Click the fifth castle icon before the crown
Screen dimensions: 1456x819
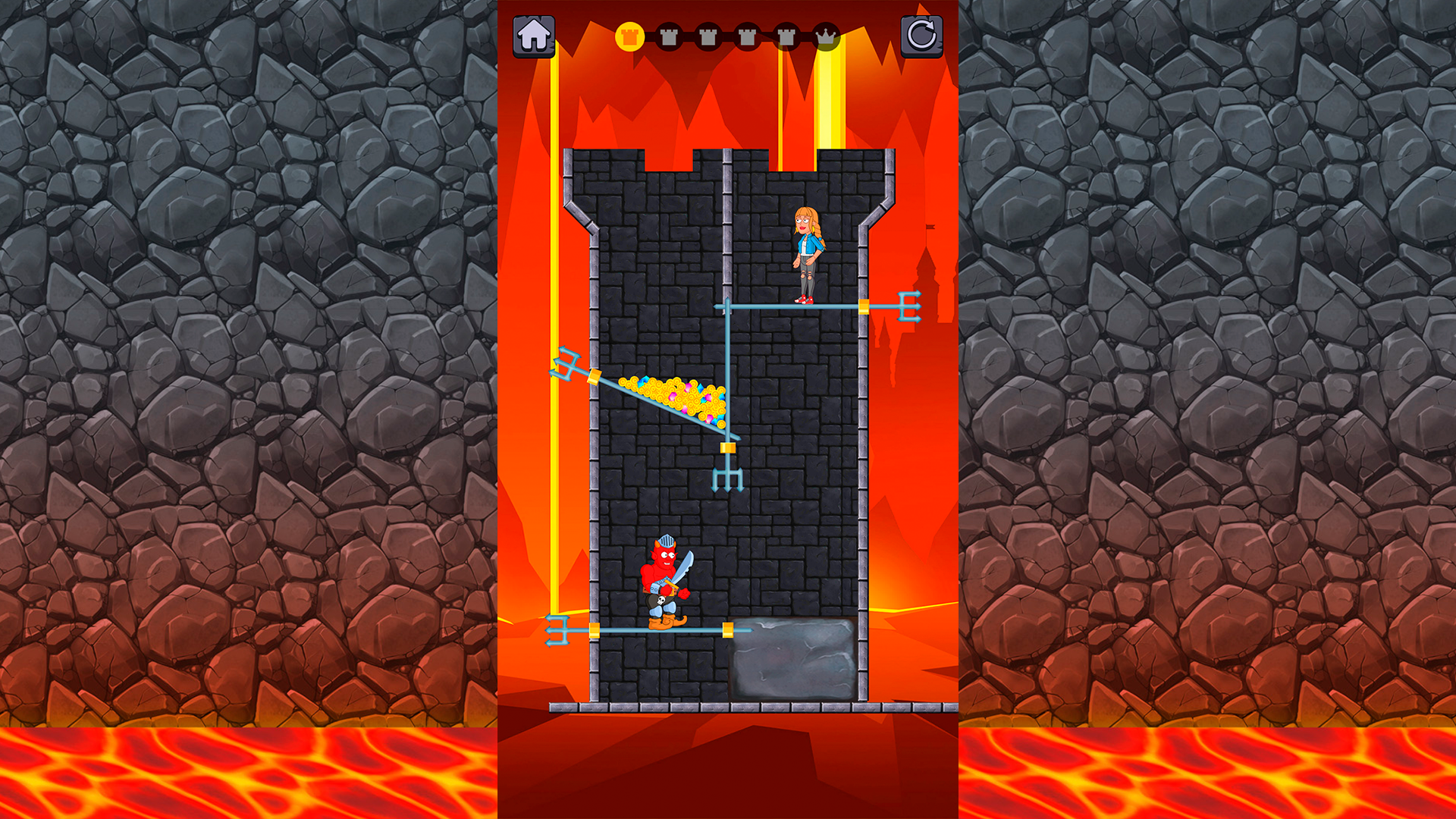785,35
